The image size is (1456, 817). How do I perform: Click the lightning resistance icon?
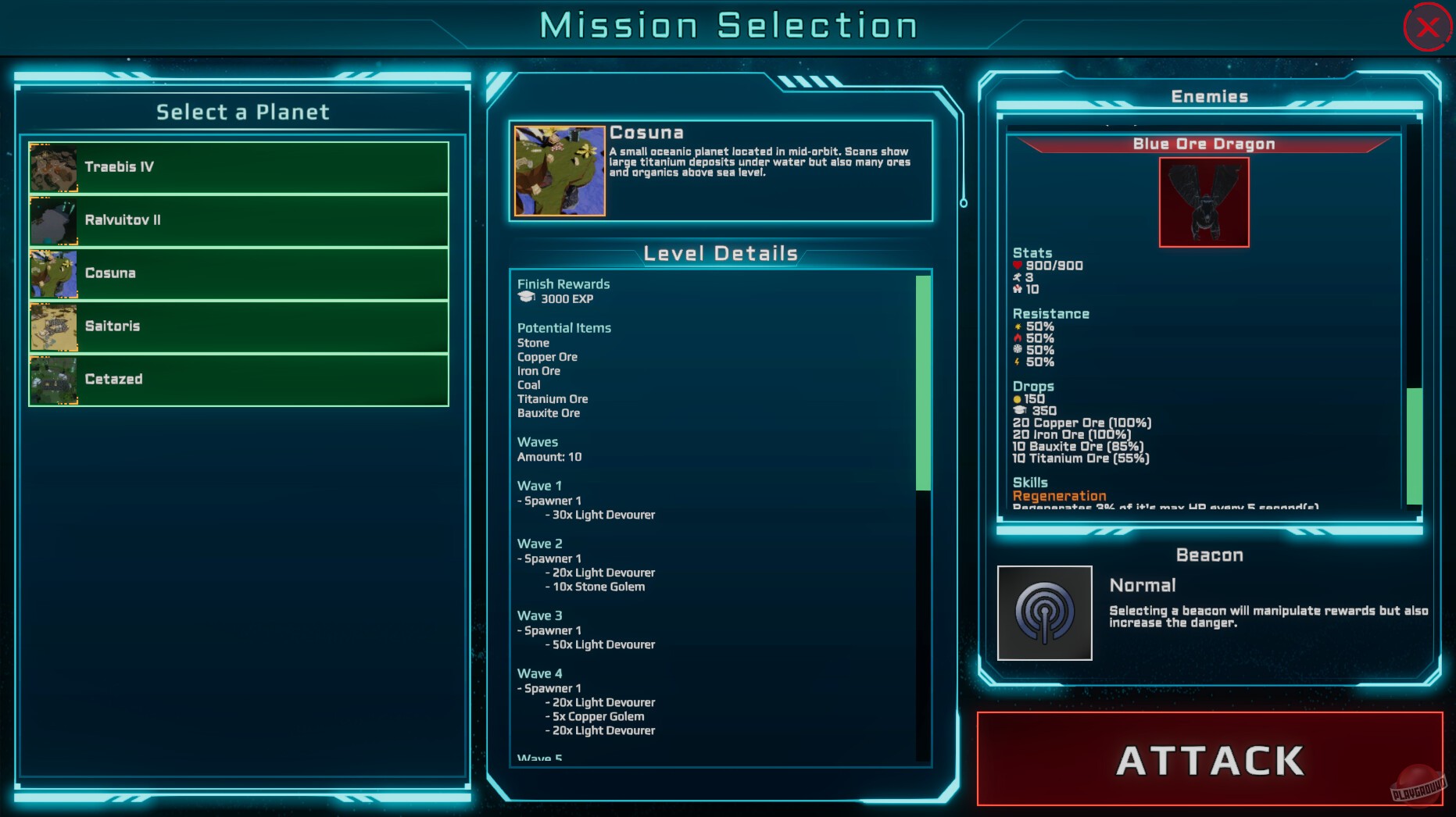point(1017,362)
